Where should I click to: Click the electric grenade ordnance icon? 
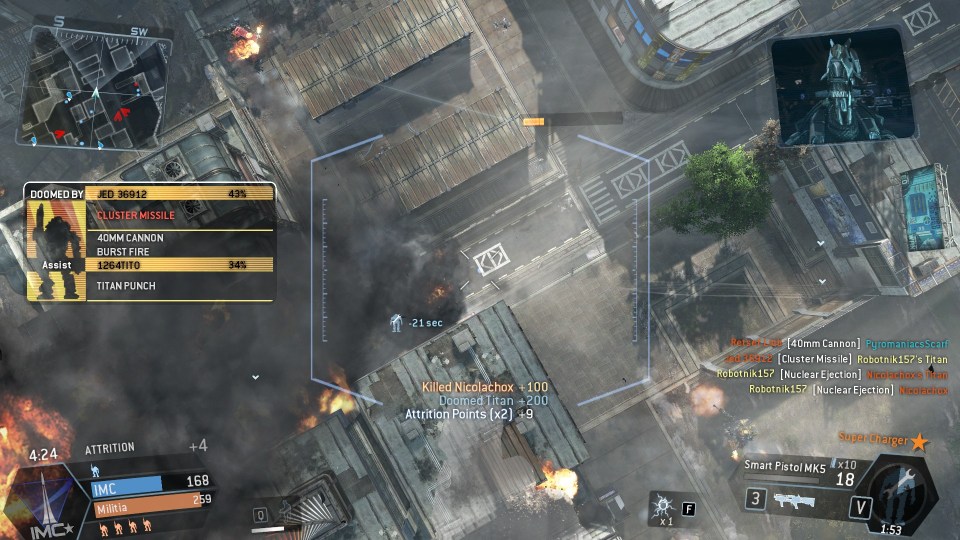click(661, 503)
